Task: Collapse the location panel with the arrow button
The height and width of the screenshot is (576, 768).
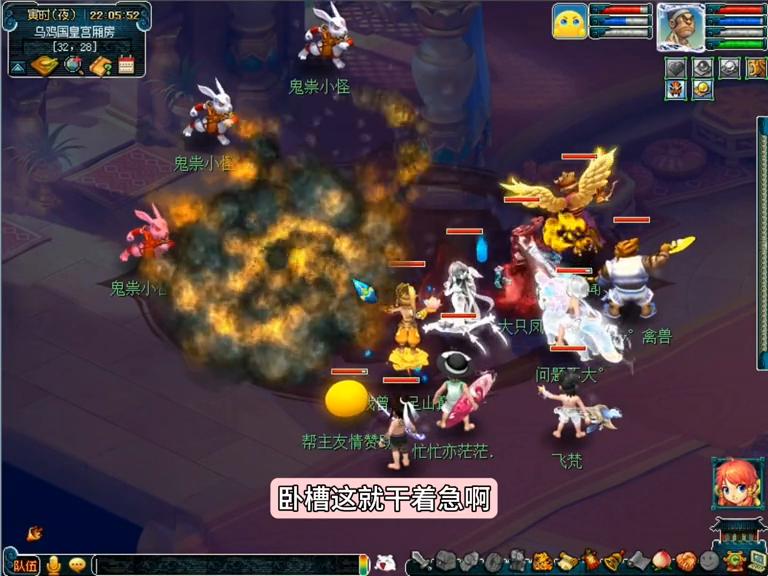Action: (x=18, y=67)
